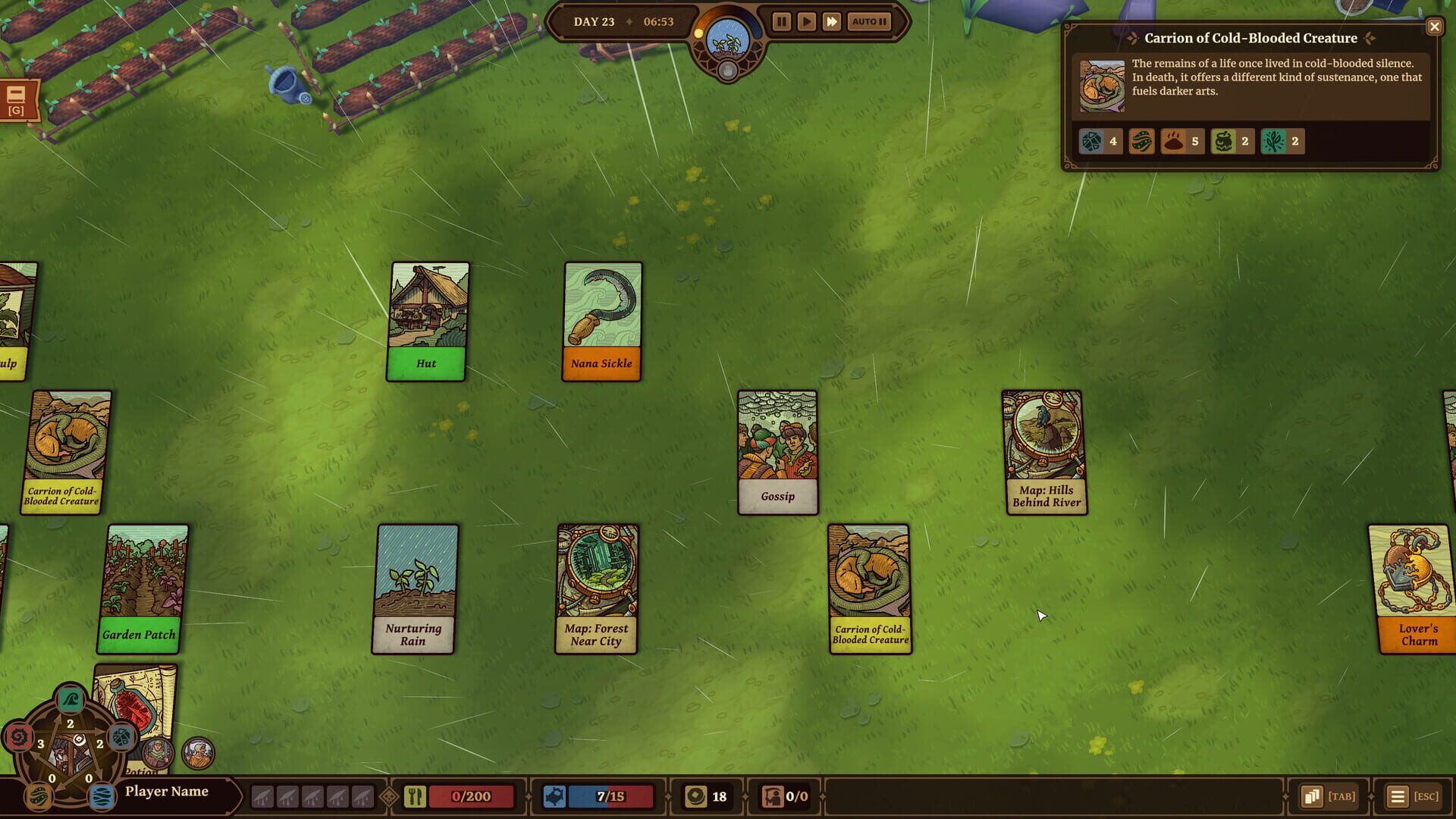
Task: Select the hooded villager portrait near the Potion card
Action: (x=158, y=752)
